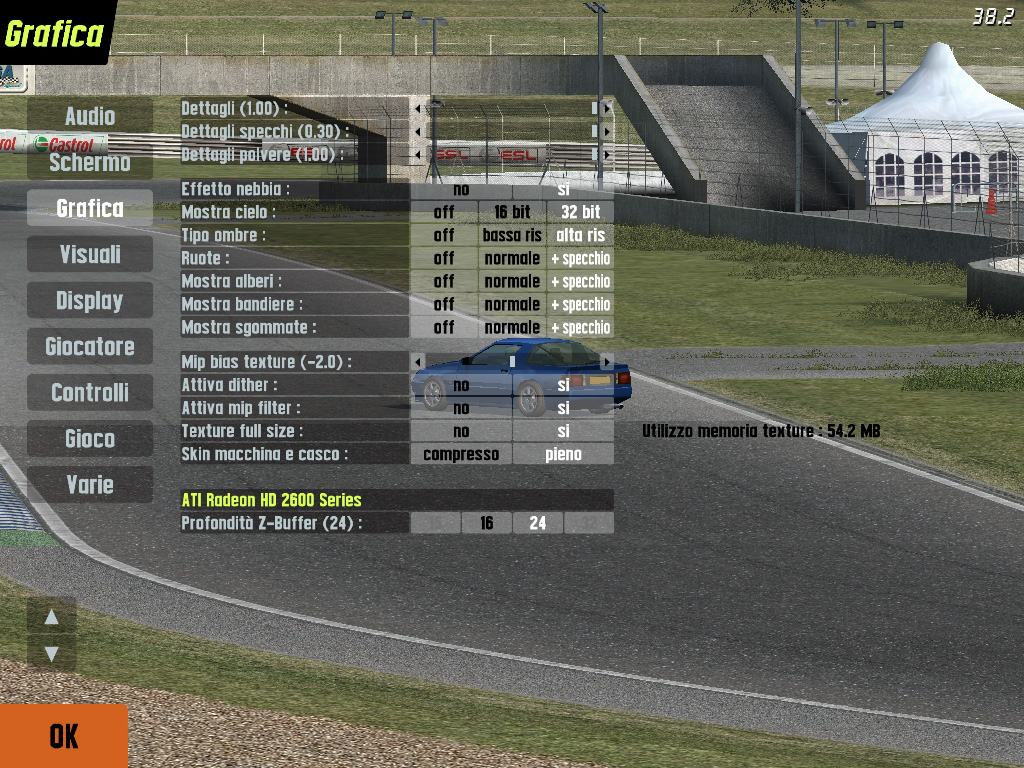Open the Schermo settings section
This screenshot has width=1024, height=768.
90,162
